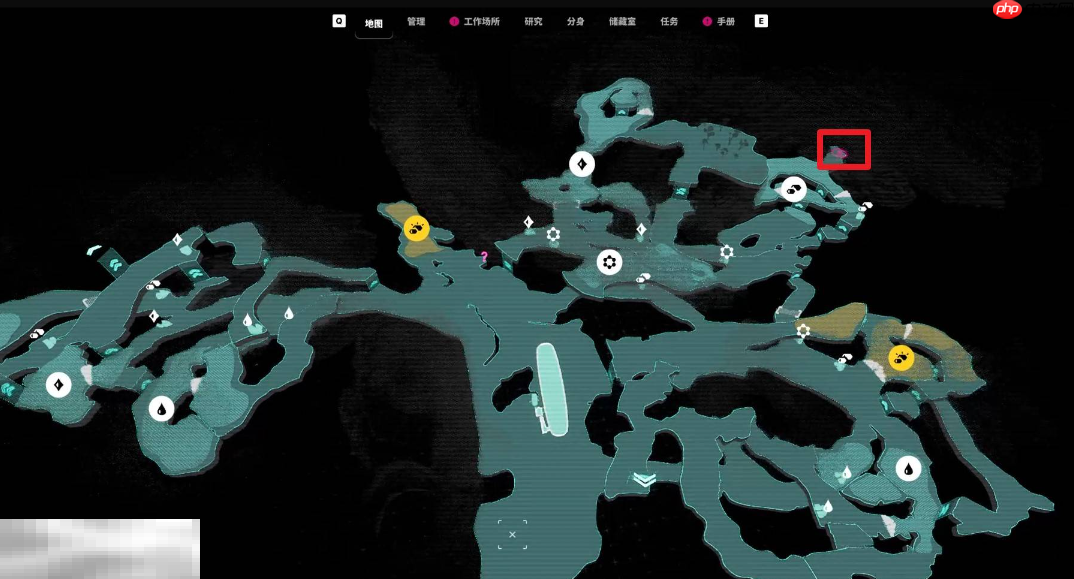Select the pink question mark map marker
Viewport: 1074px width, 579px height.
click(484, 257)
